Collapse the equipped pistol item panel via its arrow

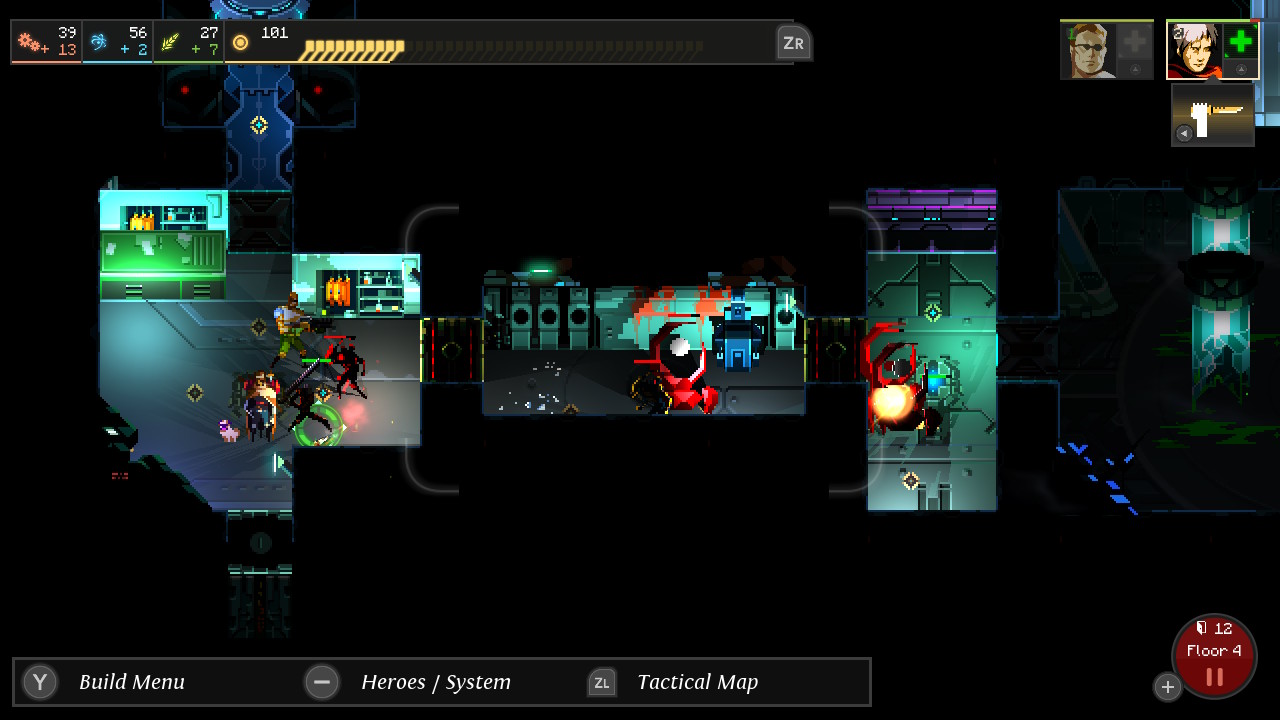click(x=1185, y=132)
